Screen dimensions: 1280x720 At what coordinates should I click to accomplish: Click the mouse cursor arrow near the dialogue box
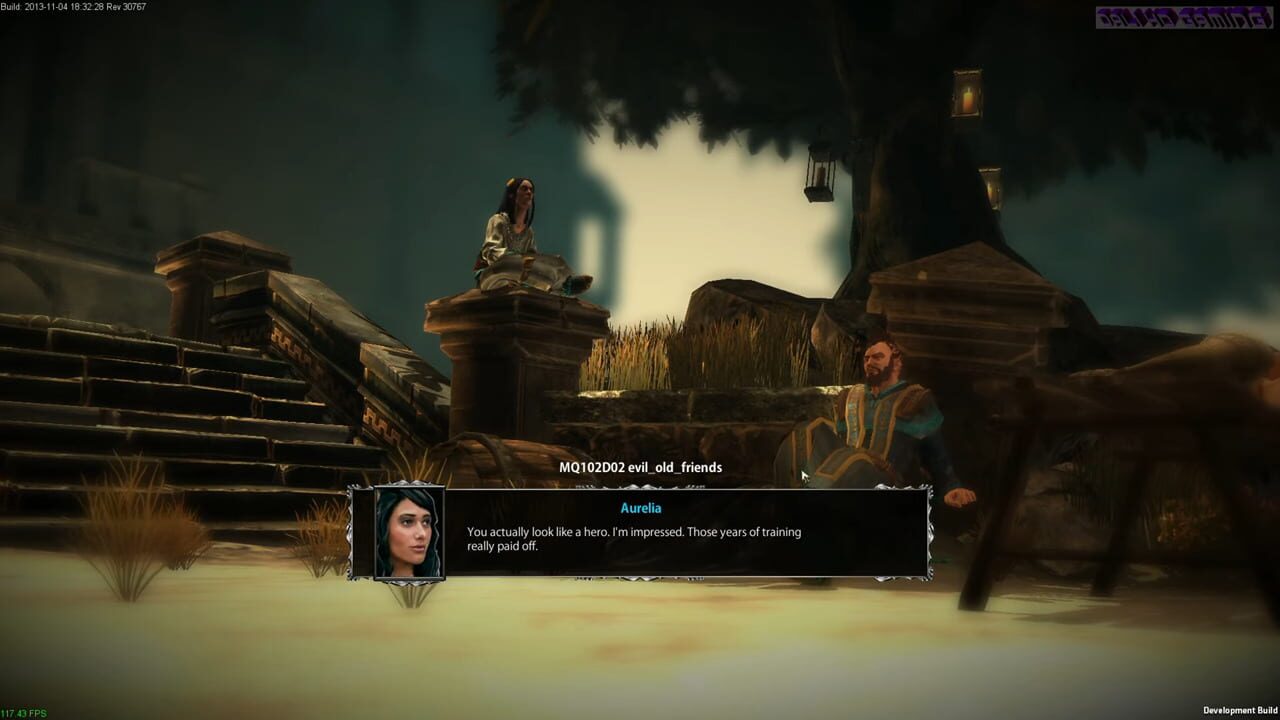[805, 474]
